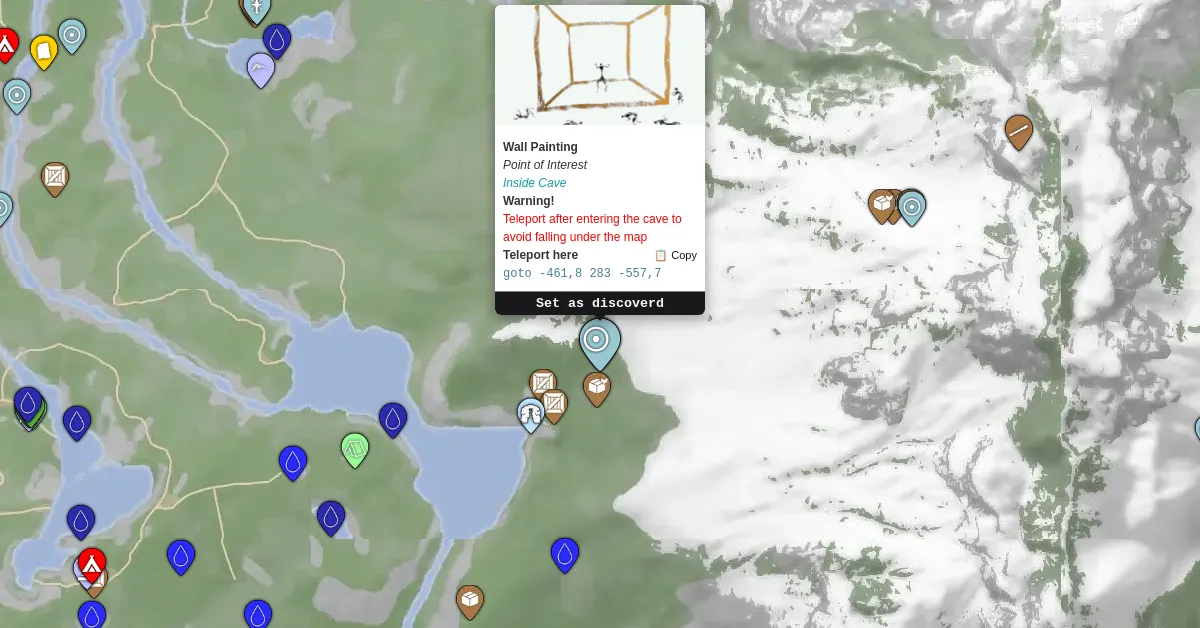
Task: Select the light blue cave entrance marker
Action: (530, 414)
